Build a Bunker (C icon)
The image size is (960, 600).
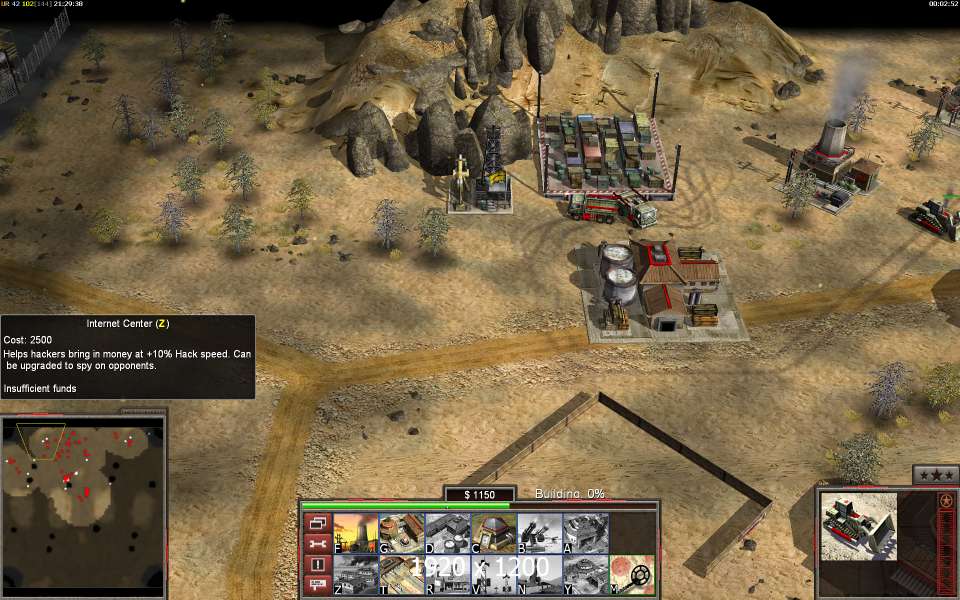[493, 533]
